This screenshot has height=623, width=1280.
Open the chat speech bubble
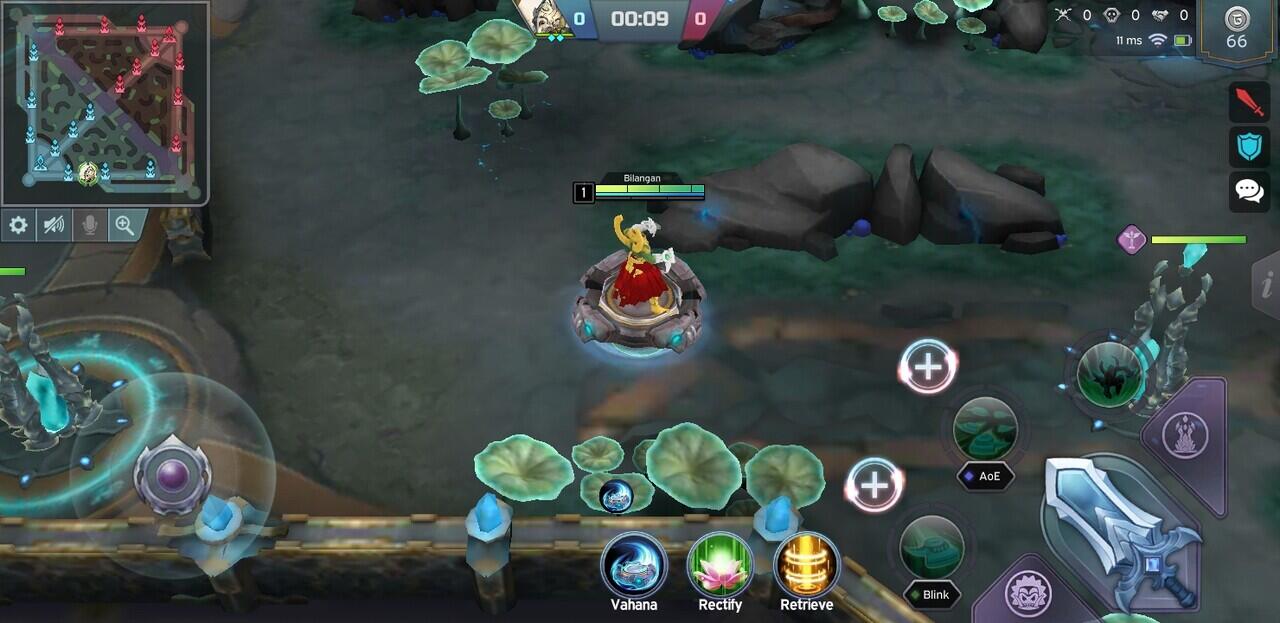[1249, 190]
